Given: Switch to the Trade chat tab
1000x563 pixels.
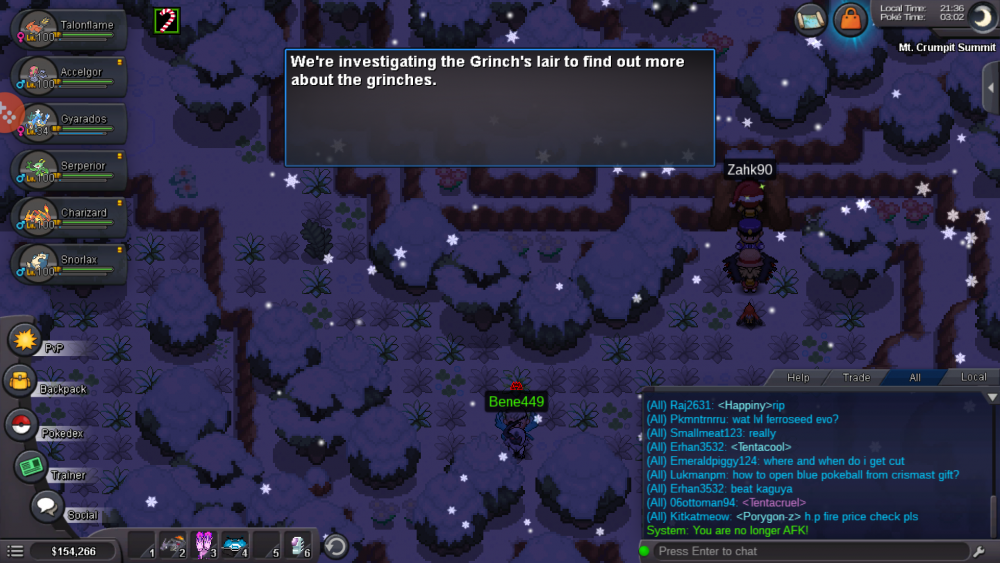Looking at the screenshot, I should click(x=856, y=377).
